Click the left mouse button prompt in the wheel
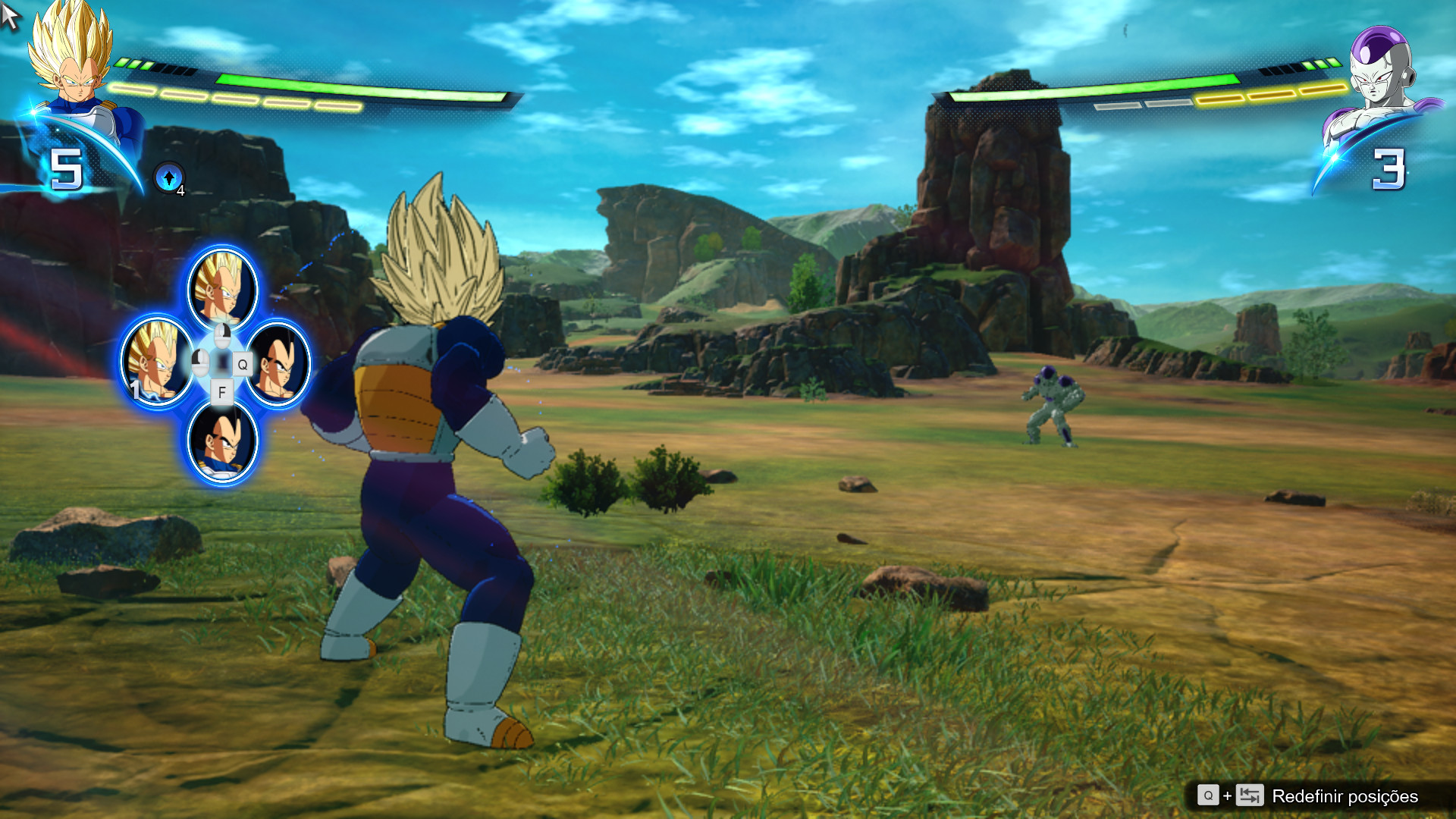 coord(201,362)
